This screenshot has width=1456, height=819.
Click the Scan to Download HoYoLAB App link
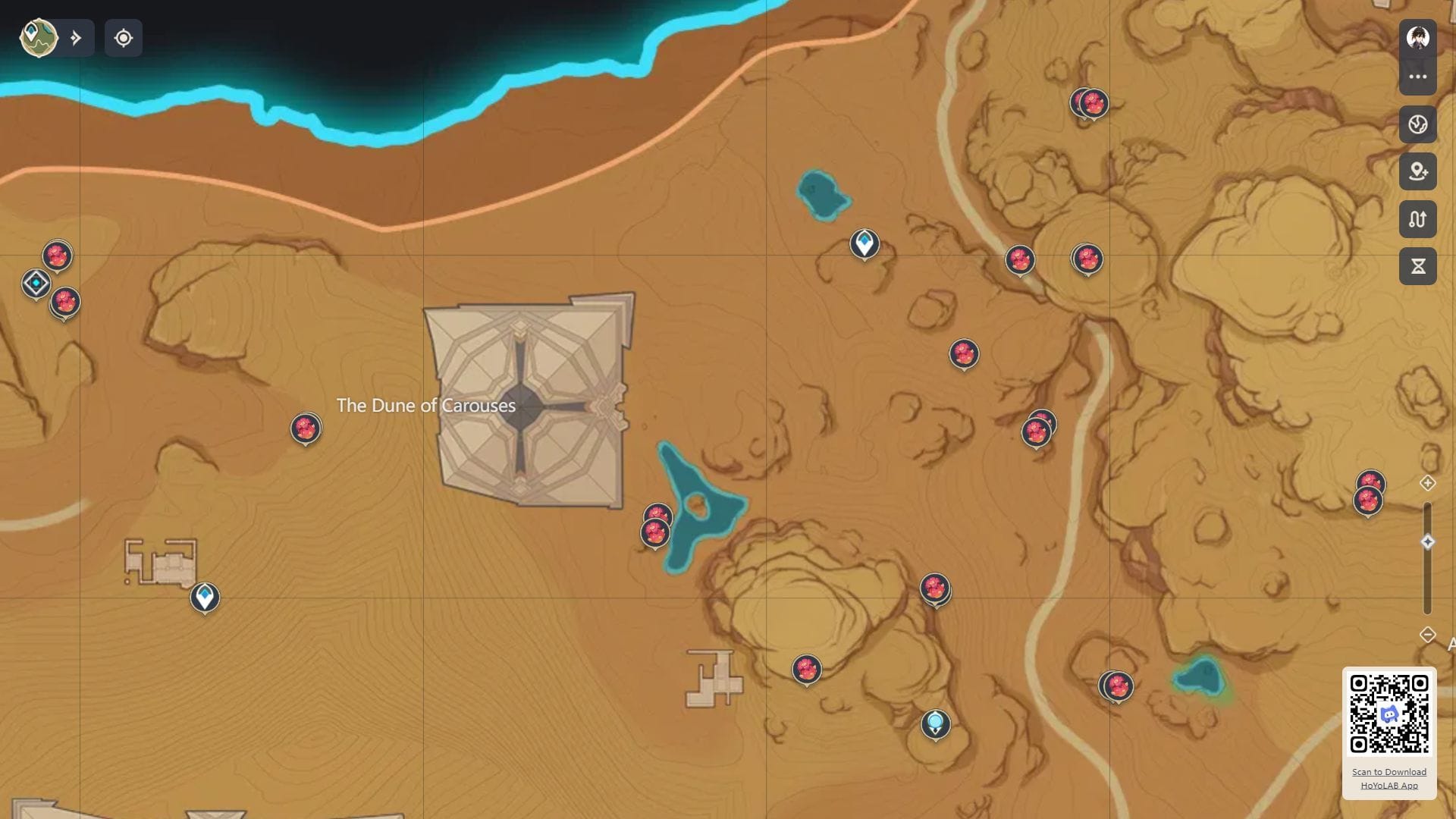pyautogui.click(x=1390, y=778)
